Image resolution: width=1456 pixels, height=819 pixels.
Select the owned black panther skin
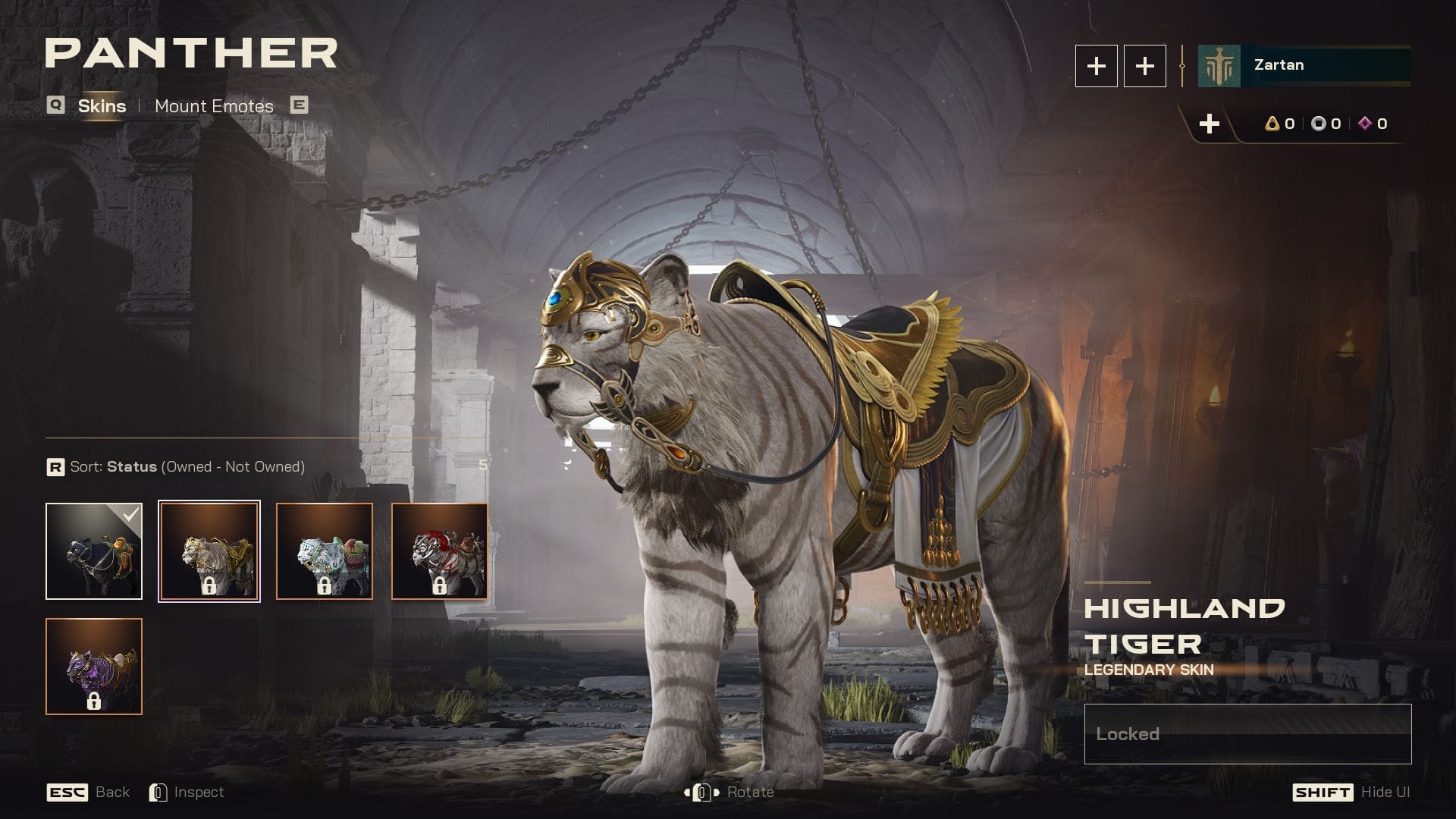coord(94,551)
